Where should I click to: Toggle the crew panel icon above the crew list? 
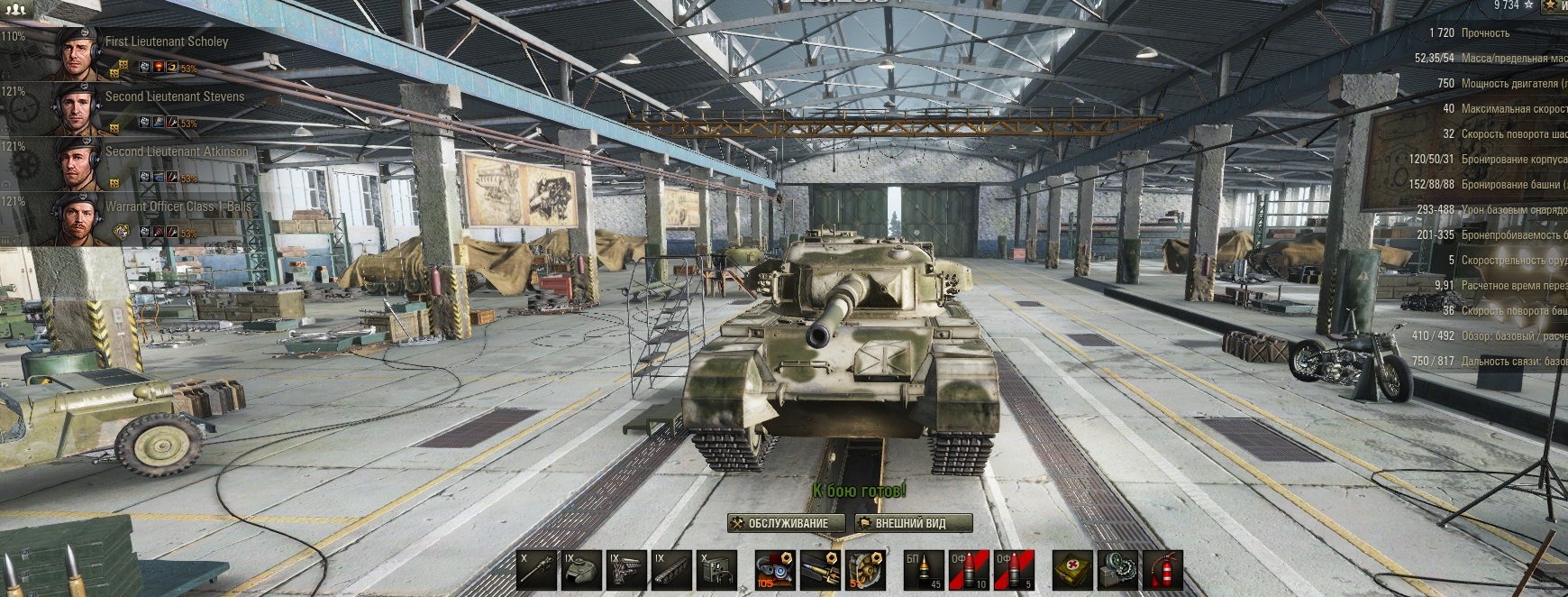(x=14, y=7)
